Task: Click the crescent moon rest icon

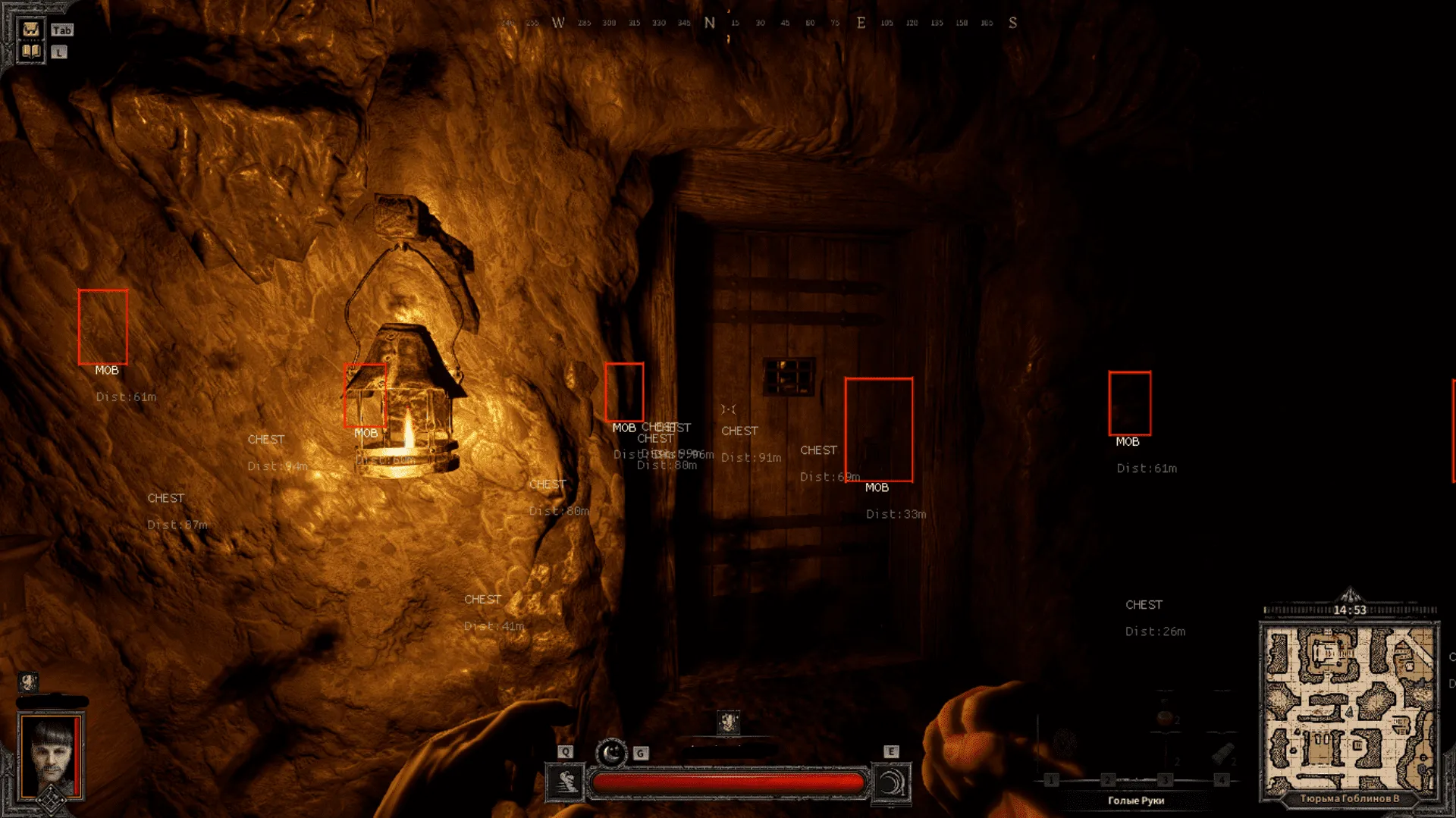Action: pyautogui.click(x=611, y=753)
